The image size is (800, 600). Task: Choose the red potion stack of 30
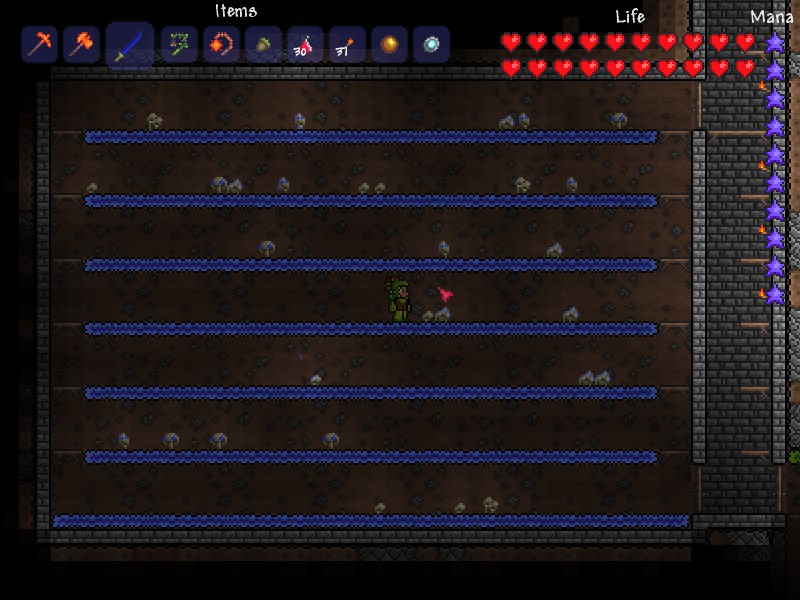tap(305, 44)
